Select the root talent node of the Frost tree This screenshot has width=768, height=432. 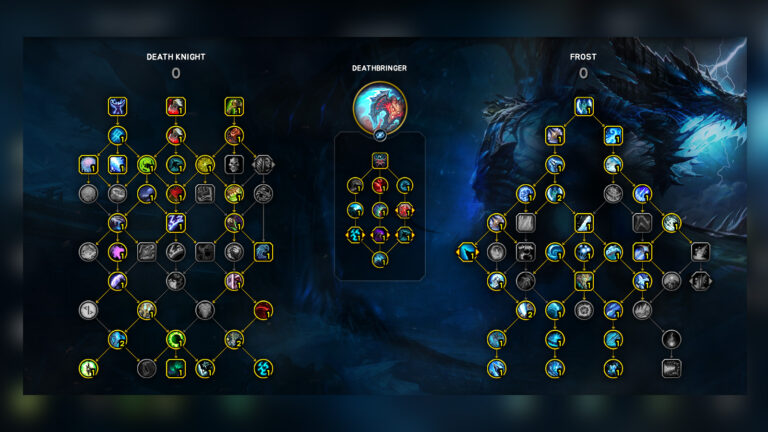click(x=584, y=105)
